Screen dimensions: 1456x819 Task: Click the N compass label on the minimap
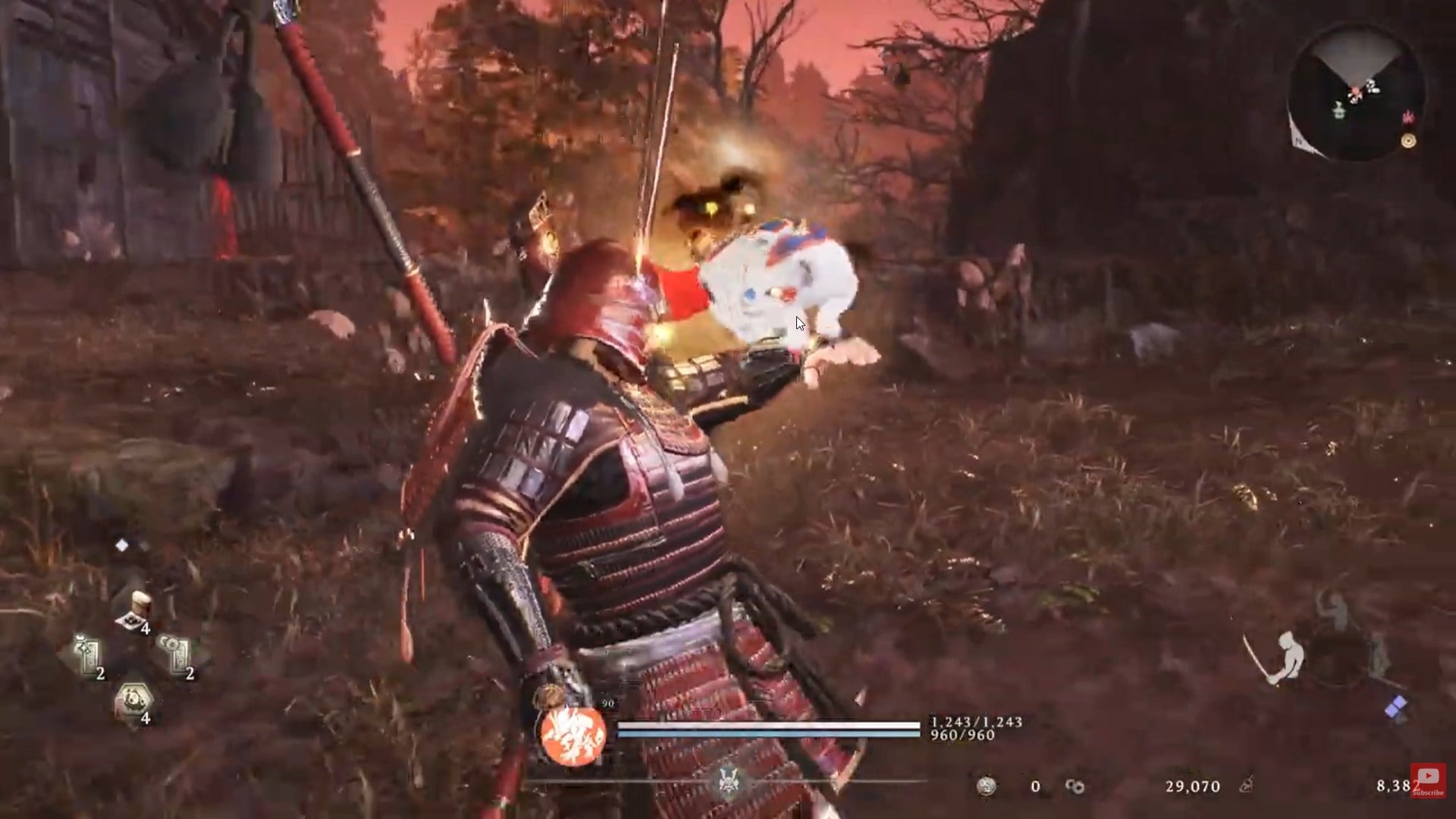click(1299, 141)
